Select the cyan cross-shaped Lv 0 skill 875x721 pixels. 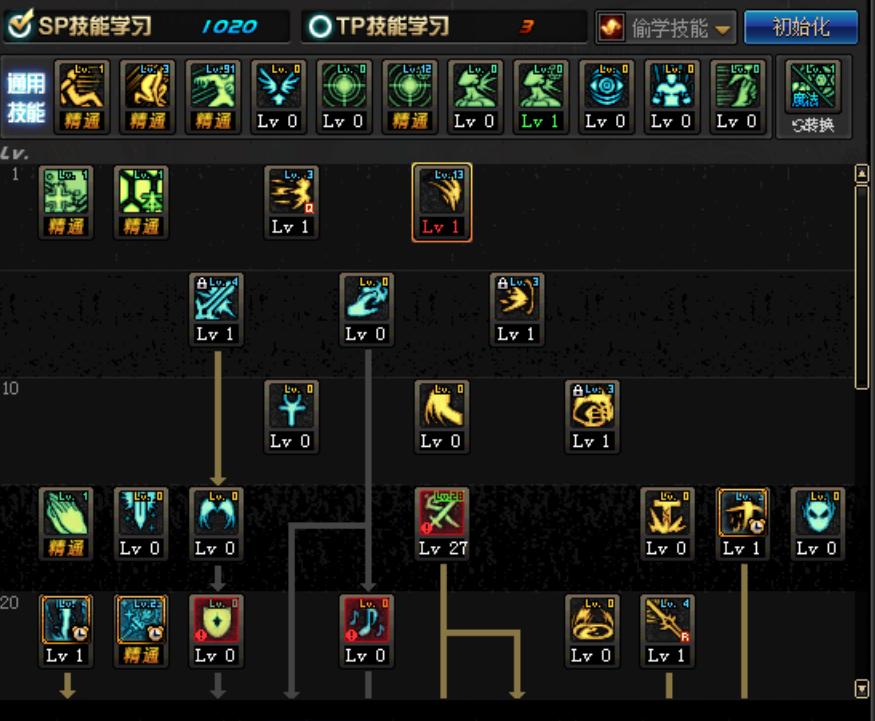click(291, 408)
